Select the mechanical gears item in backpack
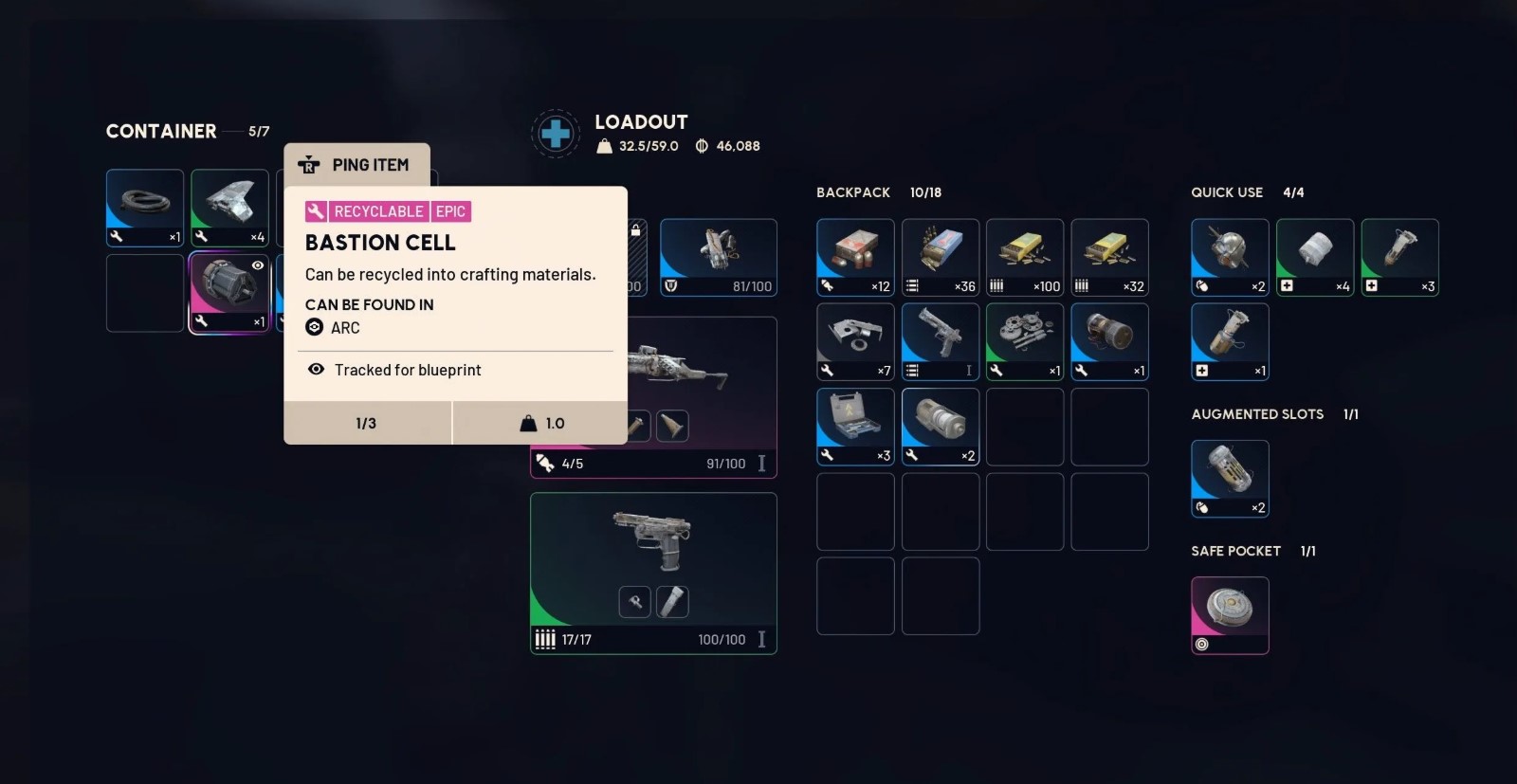The image size is (1517, 784). tap(1025, 341)
